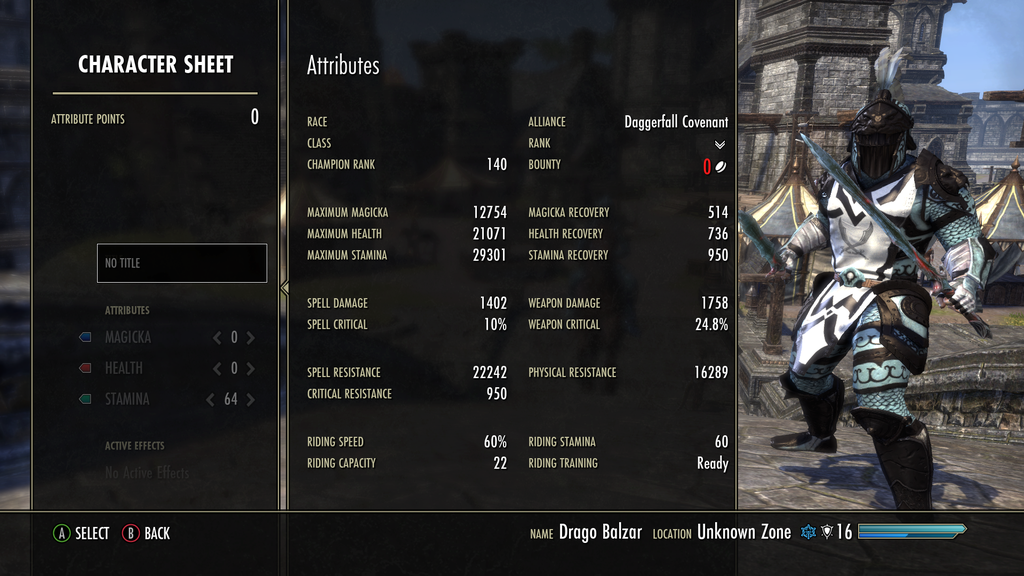1024x576 pixels.
Task: Decrease Magicka attribute points
Action: click(217, 338)
